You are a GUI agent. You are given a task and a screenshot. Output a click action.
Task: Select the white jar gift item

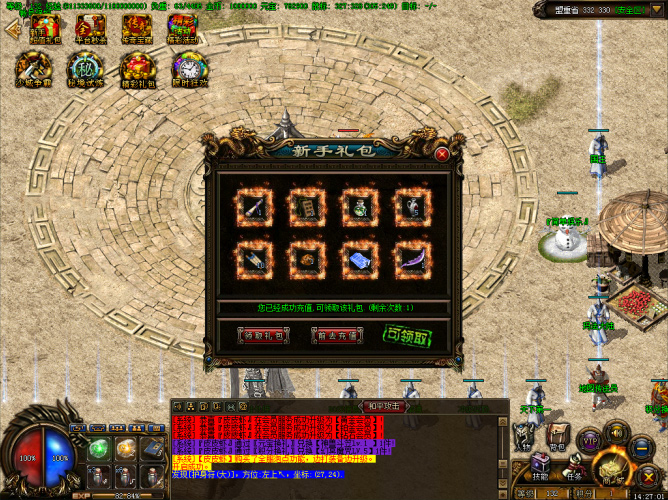411,207
